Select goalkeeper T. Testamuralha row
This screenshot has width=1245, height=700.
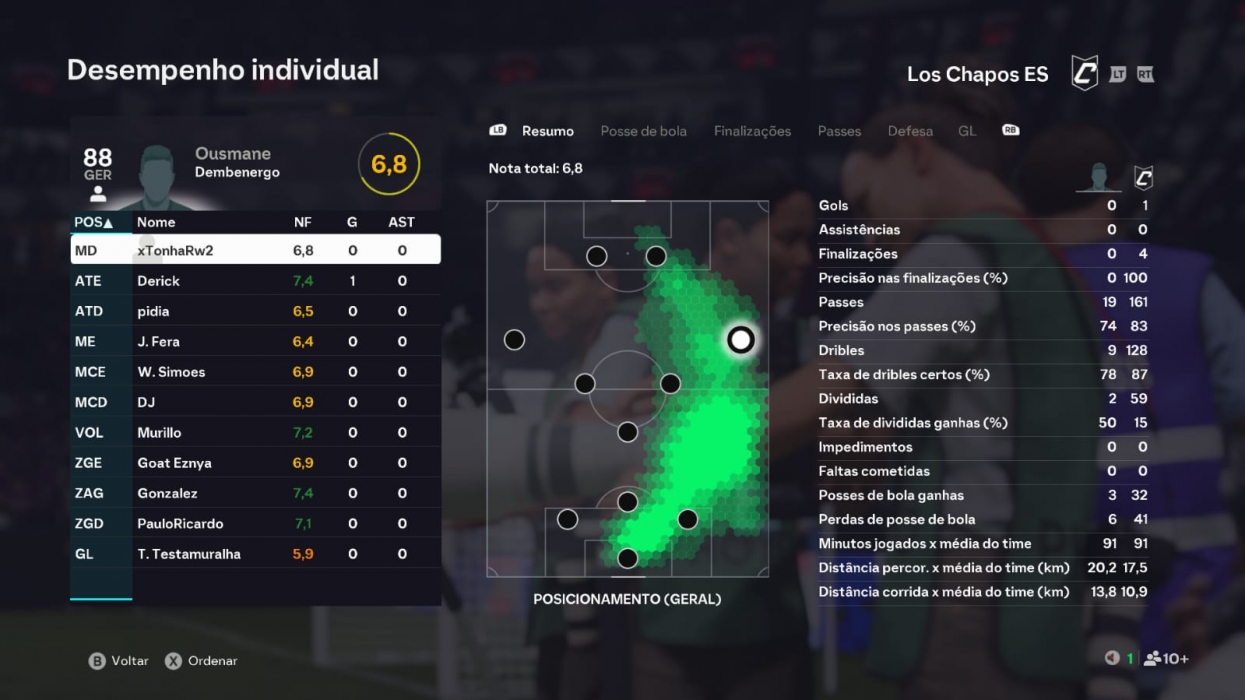click(255, 554)
